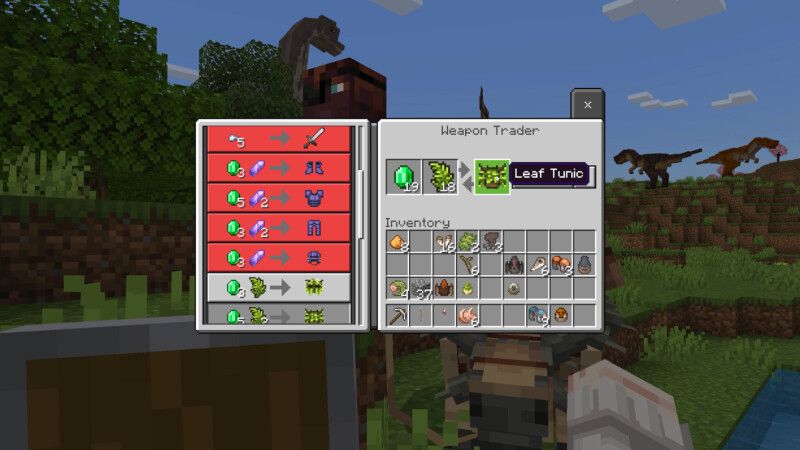This screenshot has width=800, height=450.
Task: Grab the orange item stack of 8
Action: [397, 241]
